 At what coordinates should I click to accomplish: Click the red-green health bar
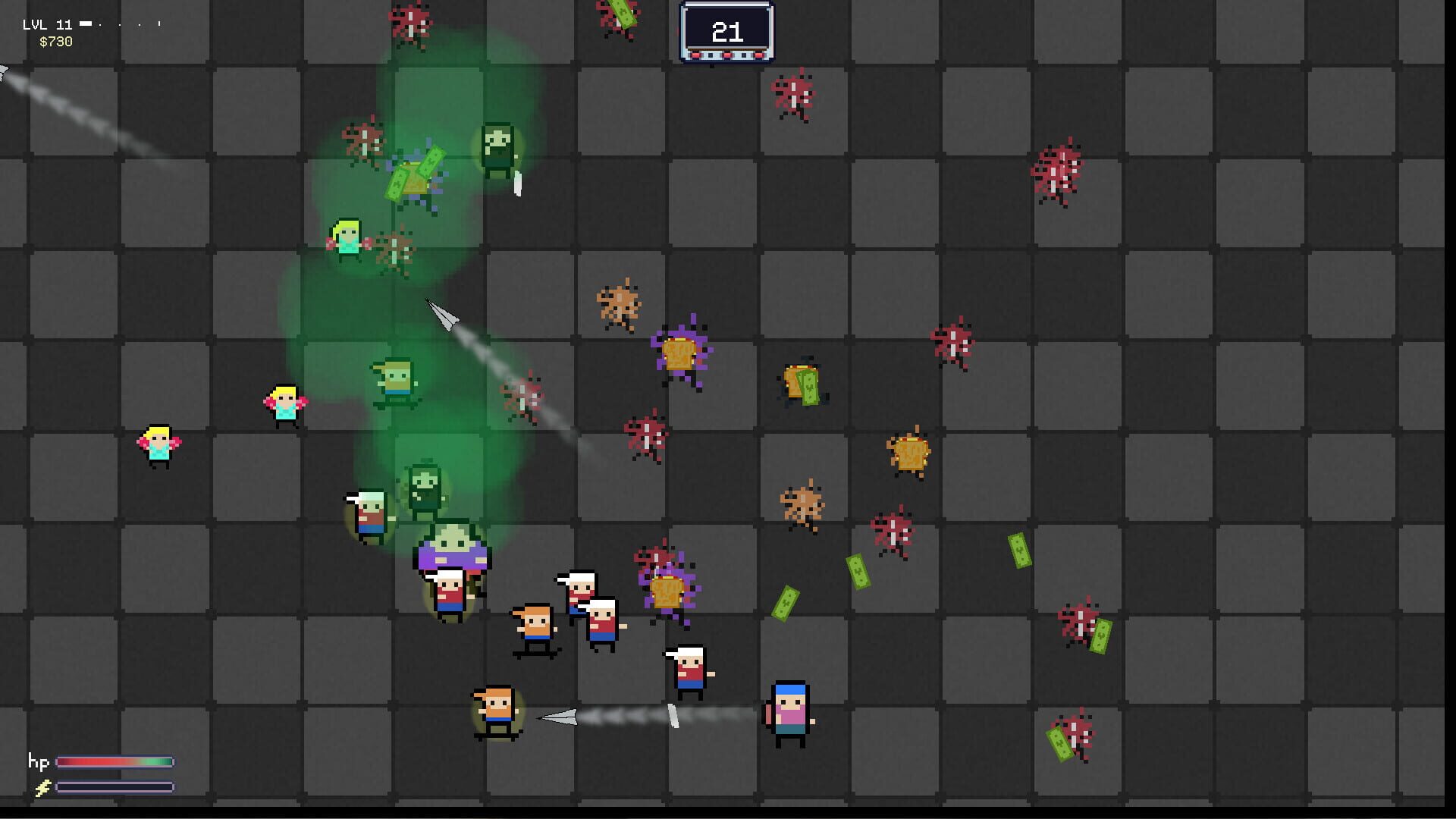click(x=114, y=762)
